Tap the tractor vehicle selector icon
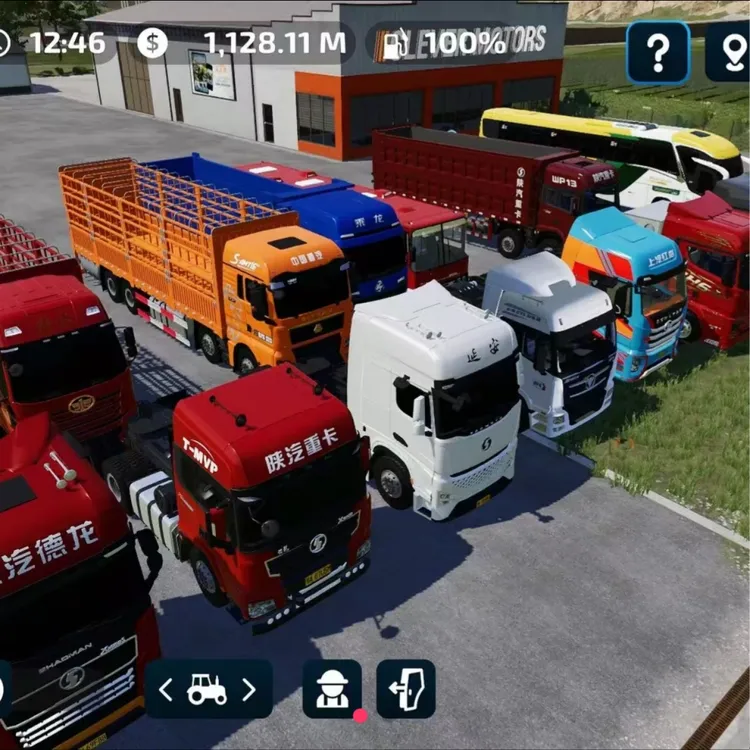The width and height of the screenshot is (750, 750). (208, 689)
